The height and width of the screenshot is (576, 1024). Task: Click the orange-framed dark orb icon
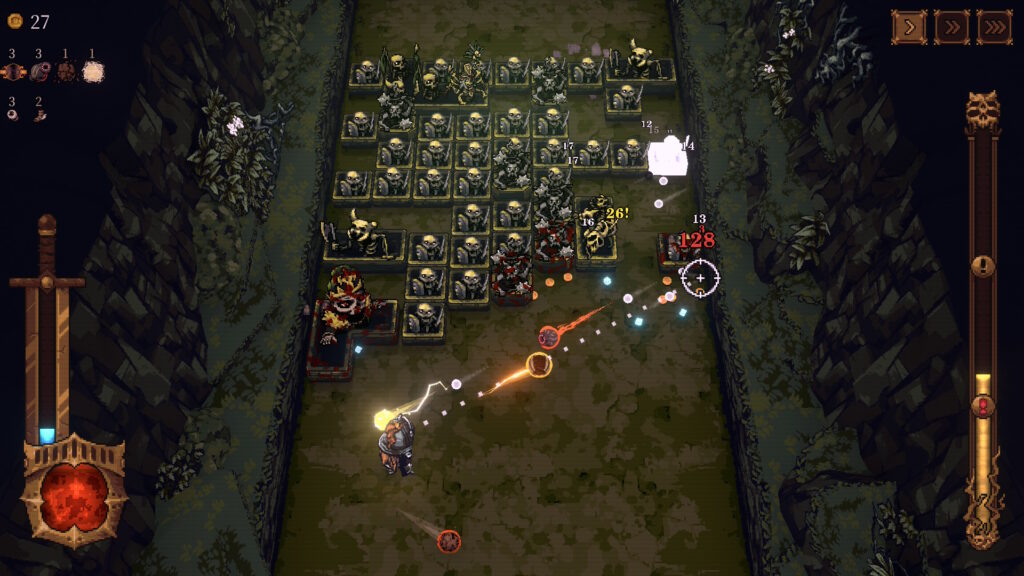point(13,71)
